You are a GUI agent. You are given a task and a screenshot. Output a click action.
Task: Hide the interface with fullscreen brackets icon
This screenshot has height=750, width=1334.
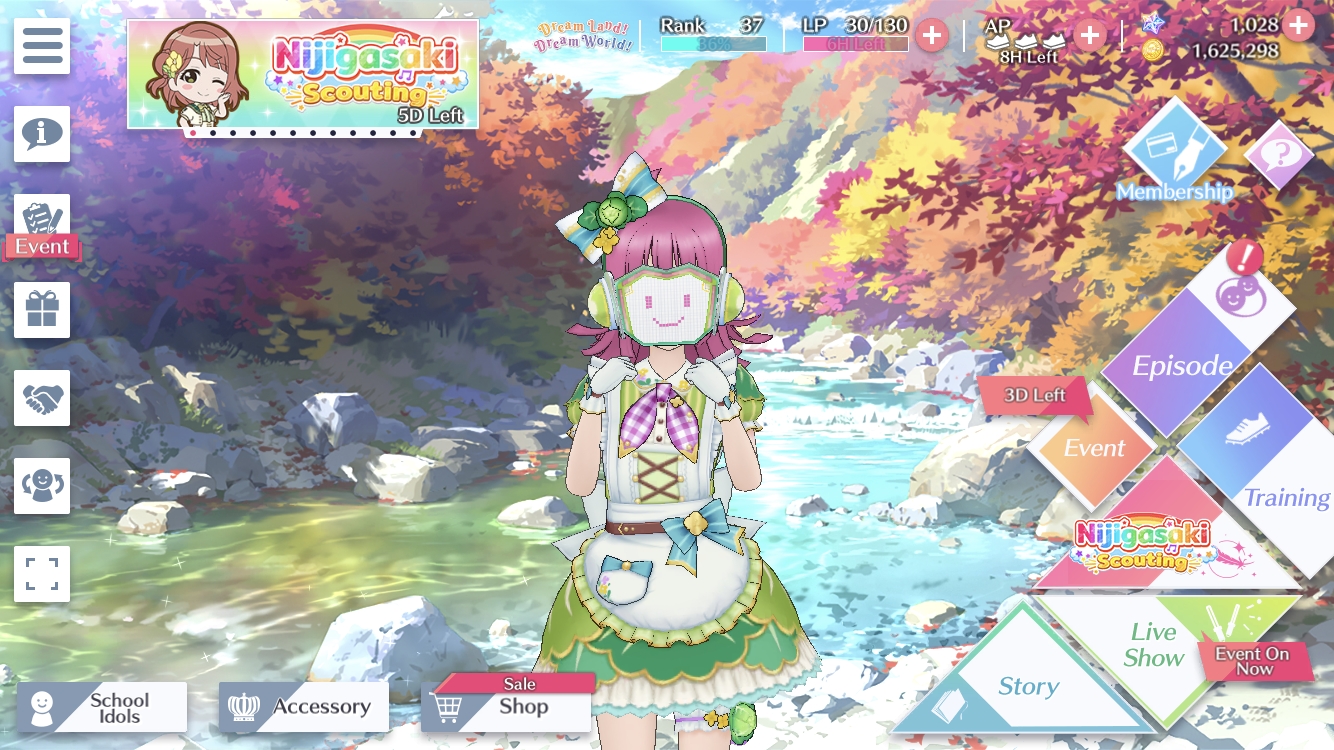coord(42,574)
